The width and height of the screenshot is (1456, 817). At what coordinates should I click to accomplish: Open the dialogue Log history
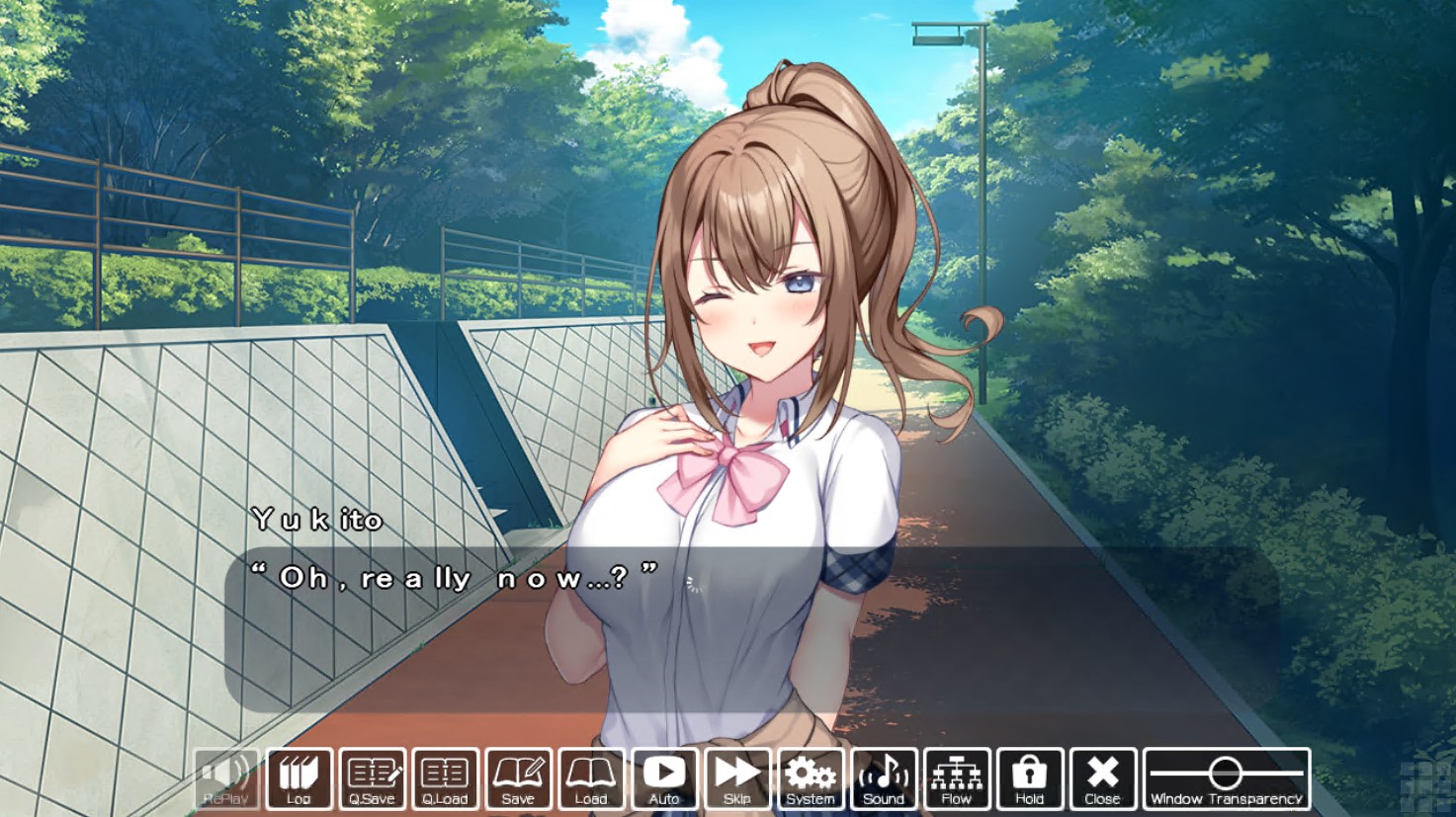click(x=300, y=778)
